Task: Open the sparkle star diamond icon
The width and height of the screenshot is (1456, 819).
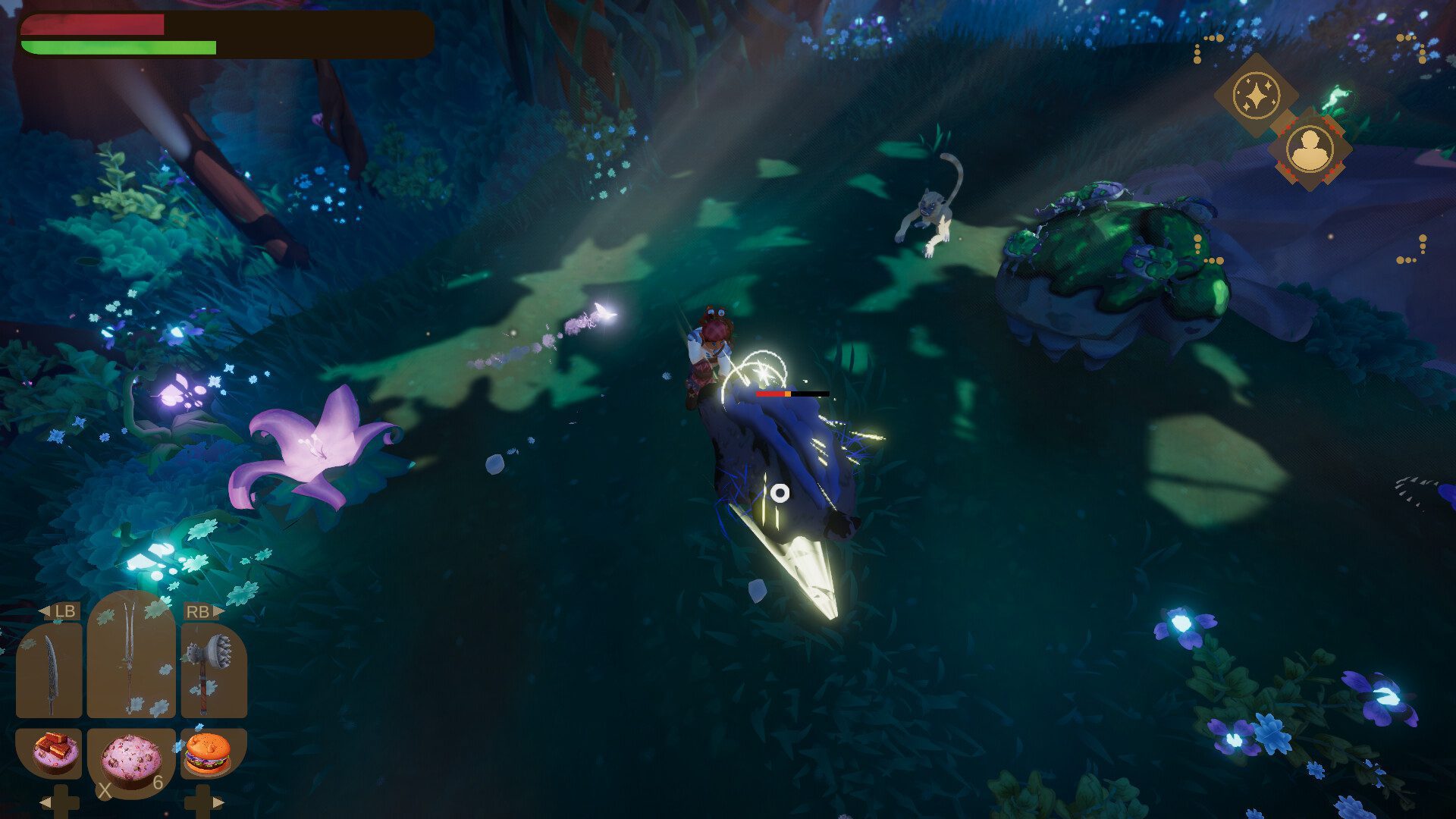Action: 1256,96
